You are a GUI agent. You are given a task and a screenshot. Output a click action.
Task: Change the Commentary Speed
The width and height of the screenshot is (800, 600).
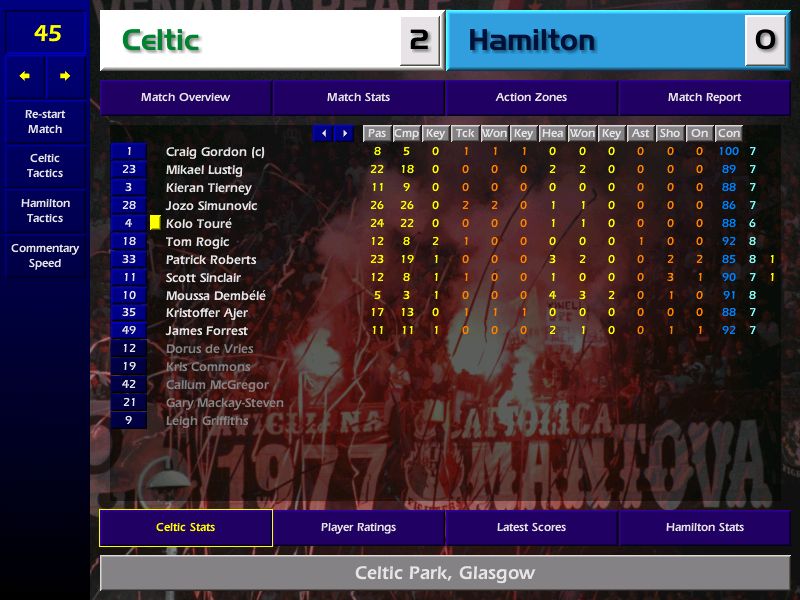point(45,256)
